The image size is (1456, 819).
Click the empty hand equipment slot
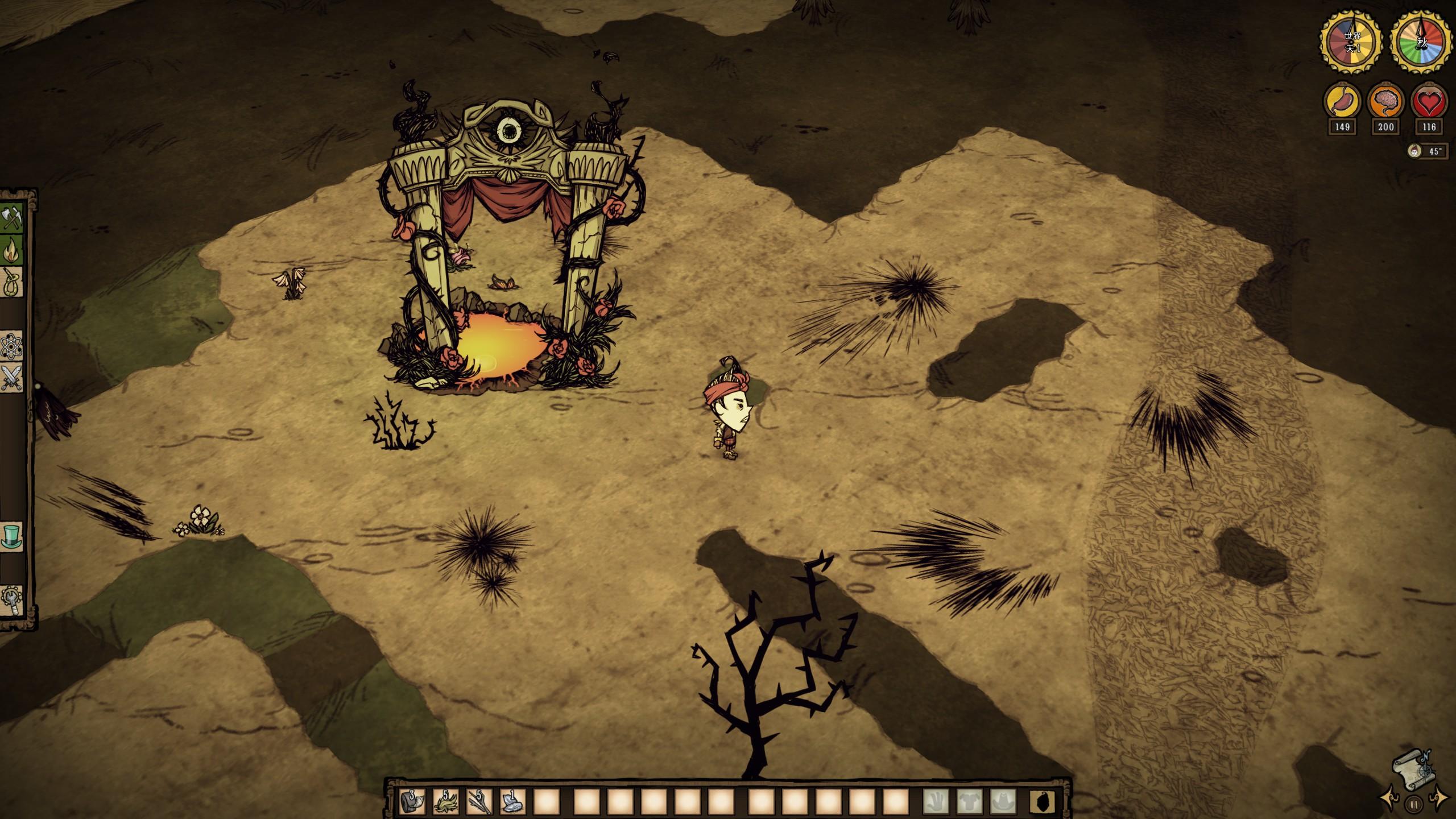pyautogui.click(x=936, y=802)
